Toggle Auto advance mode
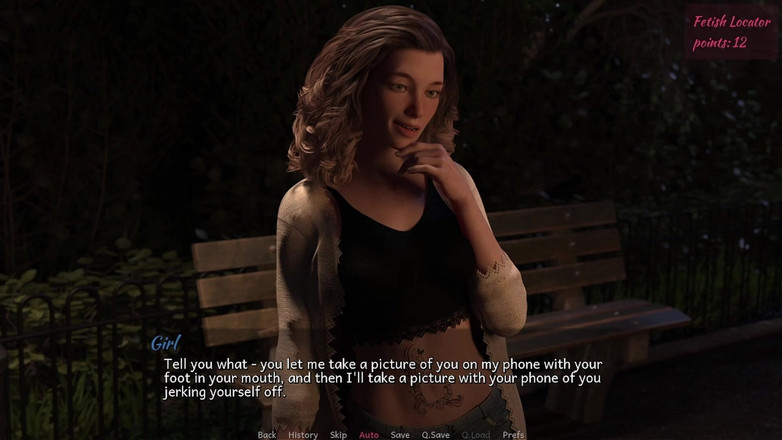782x440 pixels. click(x=369, y=435)
